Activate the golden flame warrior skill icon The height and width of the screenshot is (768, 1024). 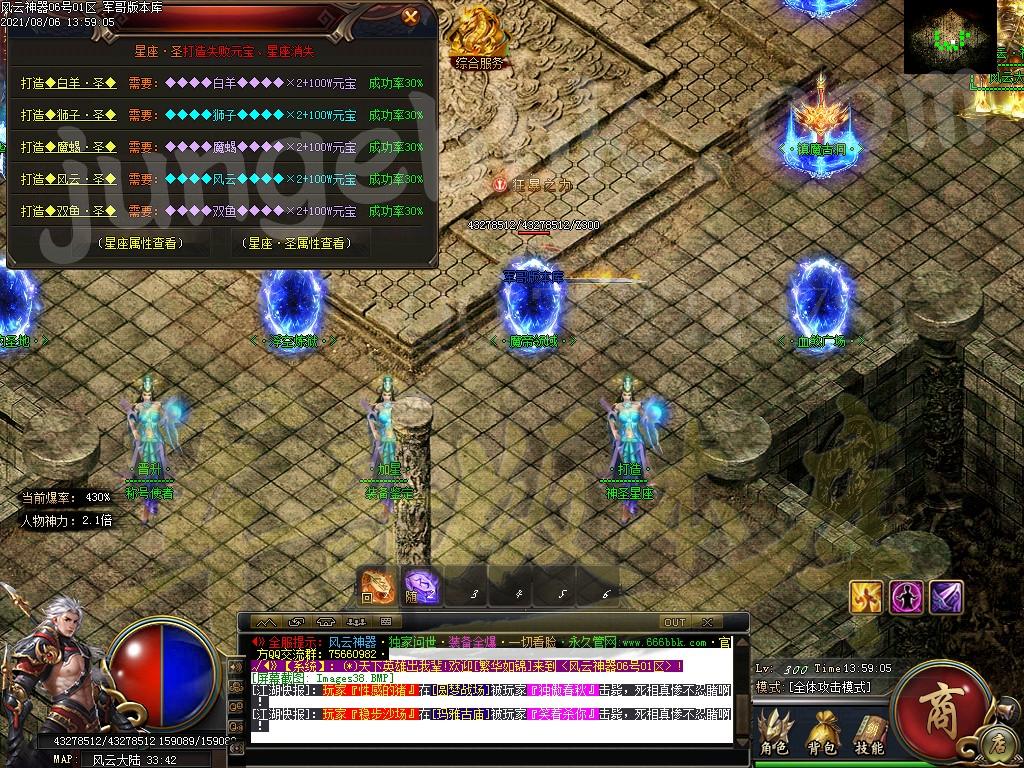tap(866, 597)
